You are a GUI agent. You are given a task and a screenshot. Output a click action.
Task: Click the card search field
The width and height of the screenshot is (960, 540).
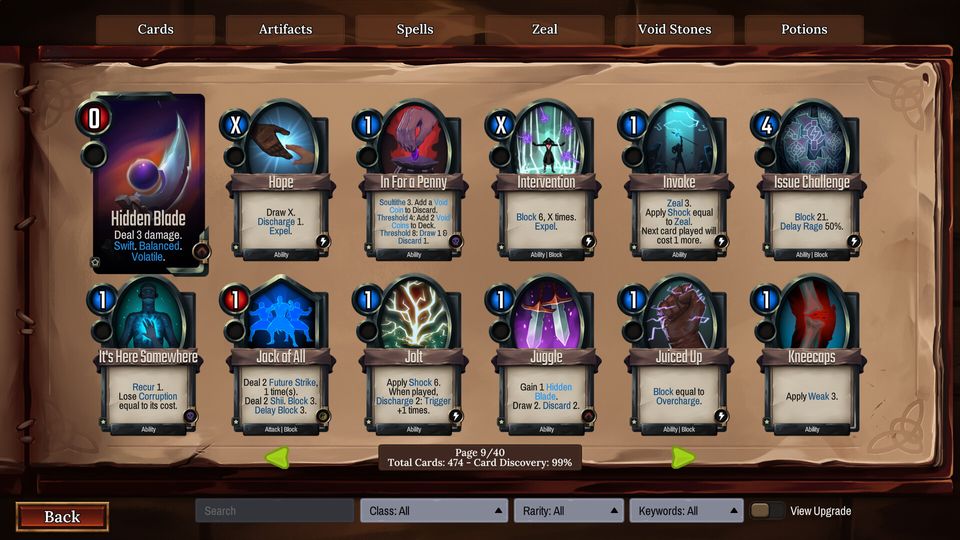274,511
